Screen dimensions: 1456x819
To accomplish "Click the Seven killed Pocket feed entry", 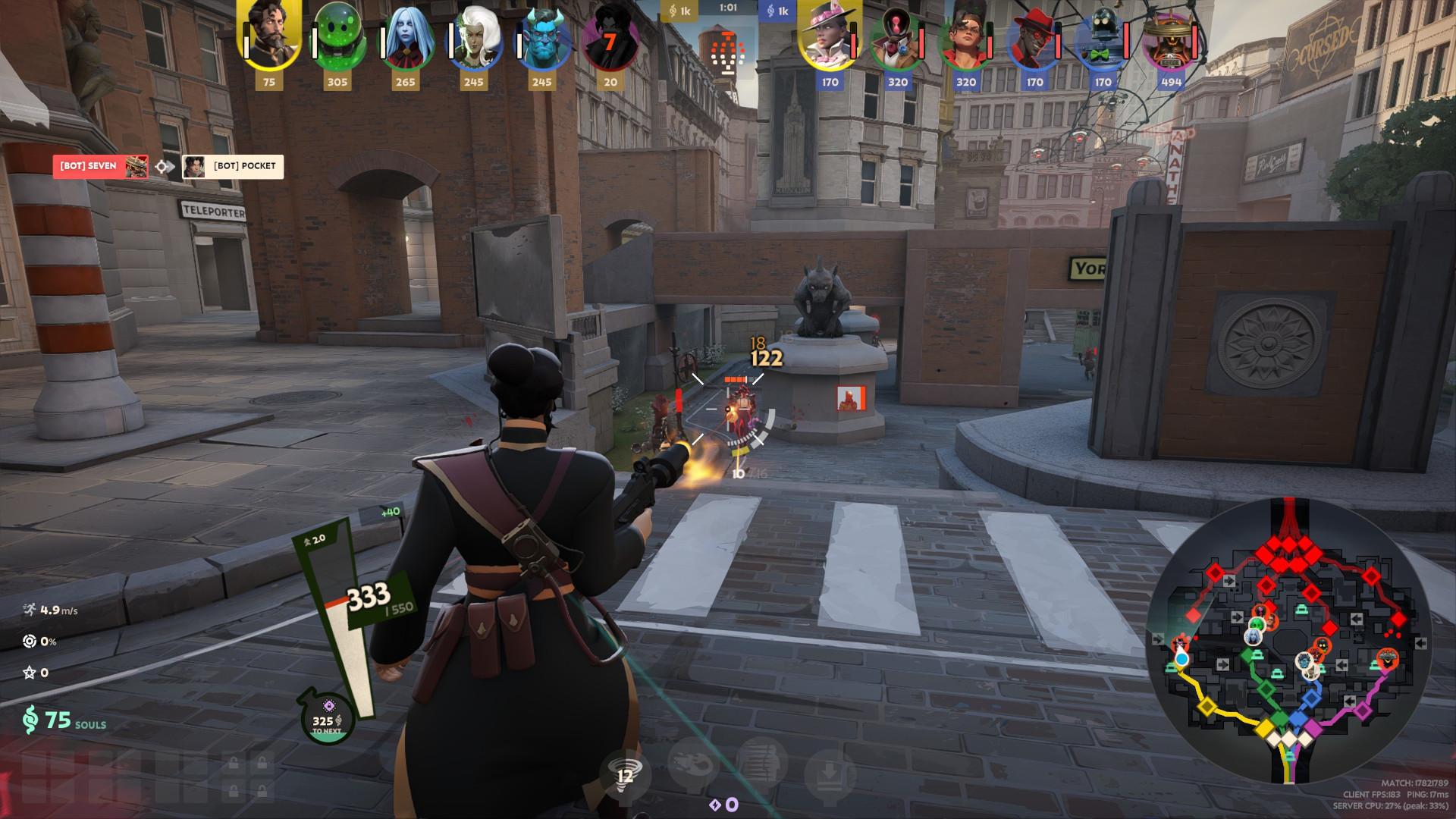I will [168, 166].
